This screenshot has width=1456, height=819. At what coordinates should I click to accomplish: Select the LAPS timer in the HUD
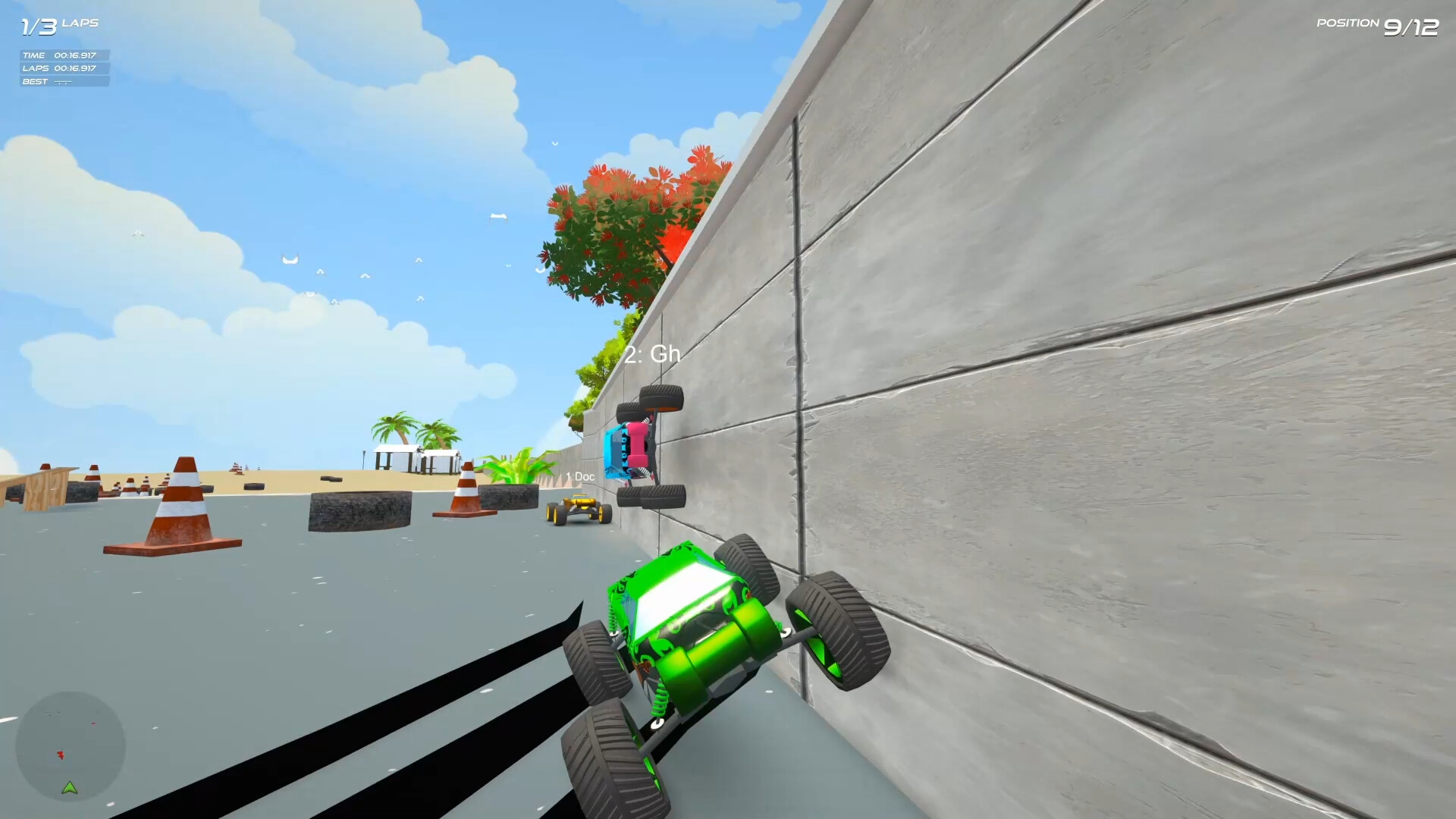(x=59, y=67)
